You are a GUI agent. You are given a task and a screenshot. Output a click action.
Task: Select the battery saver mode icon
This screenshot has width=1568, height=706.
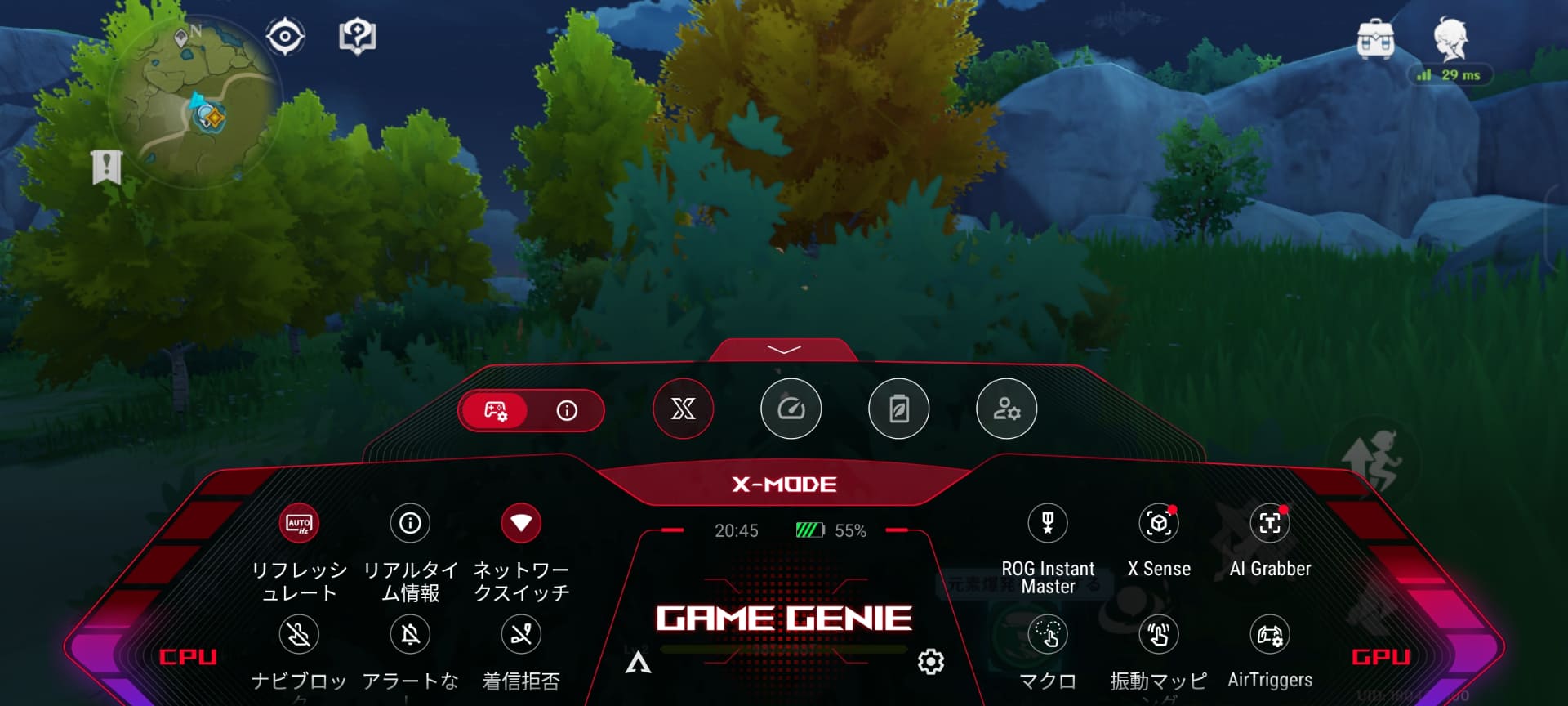tap(898, 409)
